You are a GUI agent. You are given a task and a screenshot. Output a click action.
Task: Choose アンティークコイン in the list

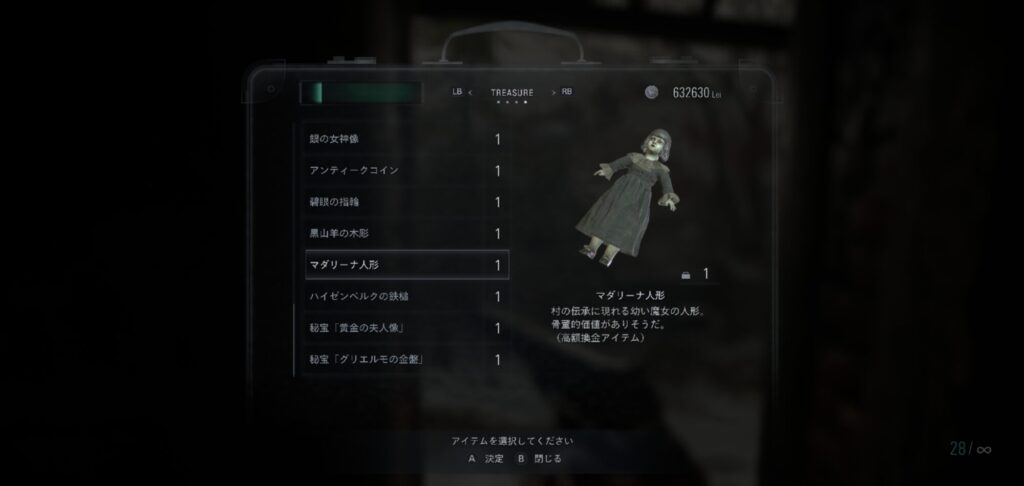tap(405, 170)
